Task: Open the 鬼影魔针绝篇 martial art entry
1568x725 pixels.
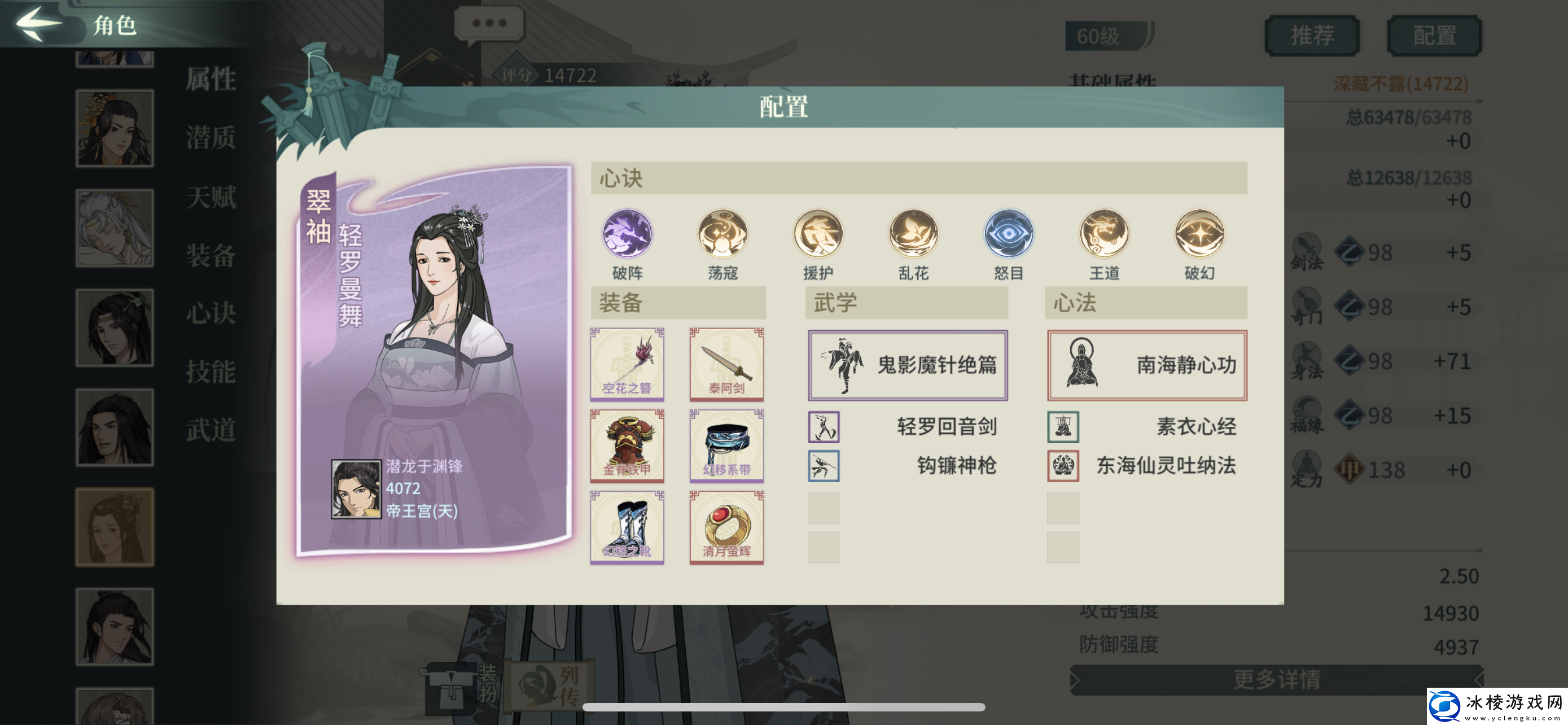Action: click(907, 364)
